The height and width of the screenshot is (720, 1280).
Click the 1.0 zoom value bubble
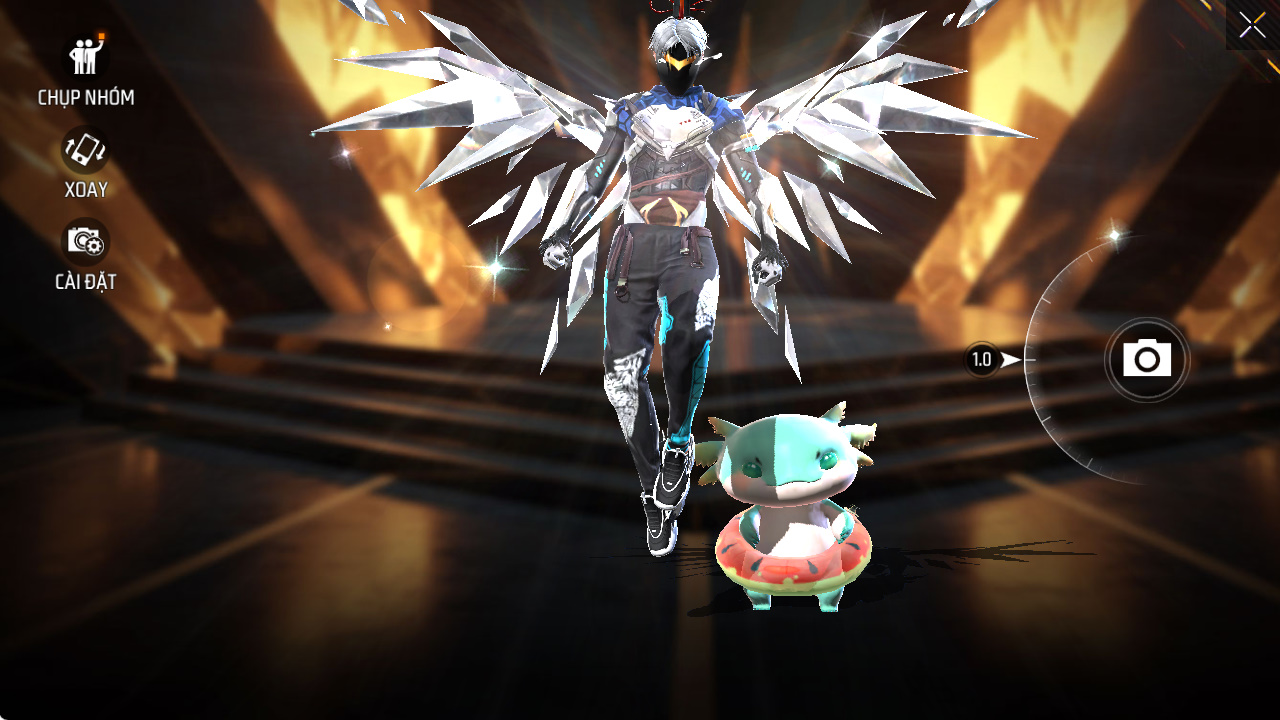983,359
